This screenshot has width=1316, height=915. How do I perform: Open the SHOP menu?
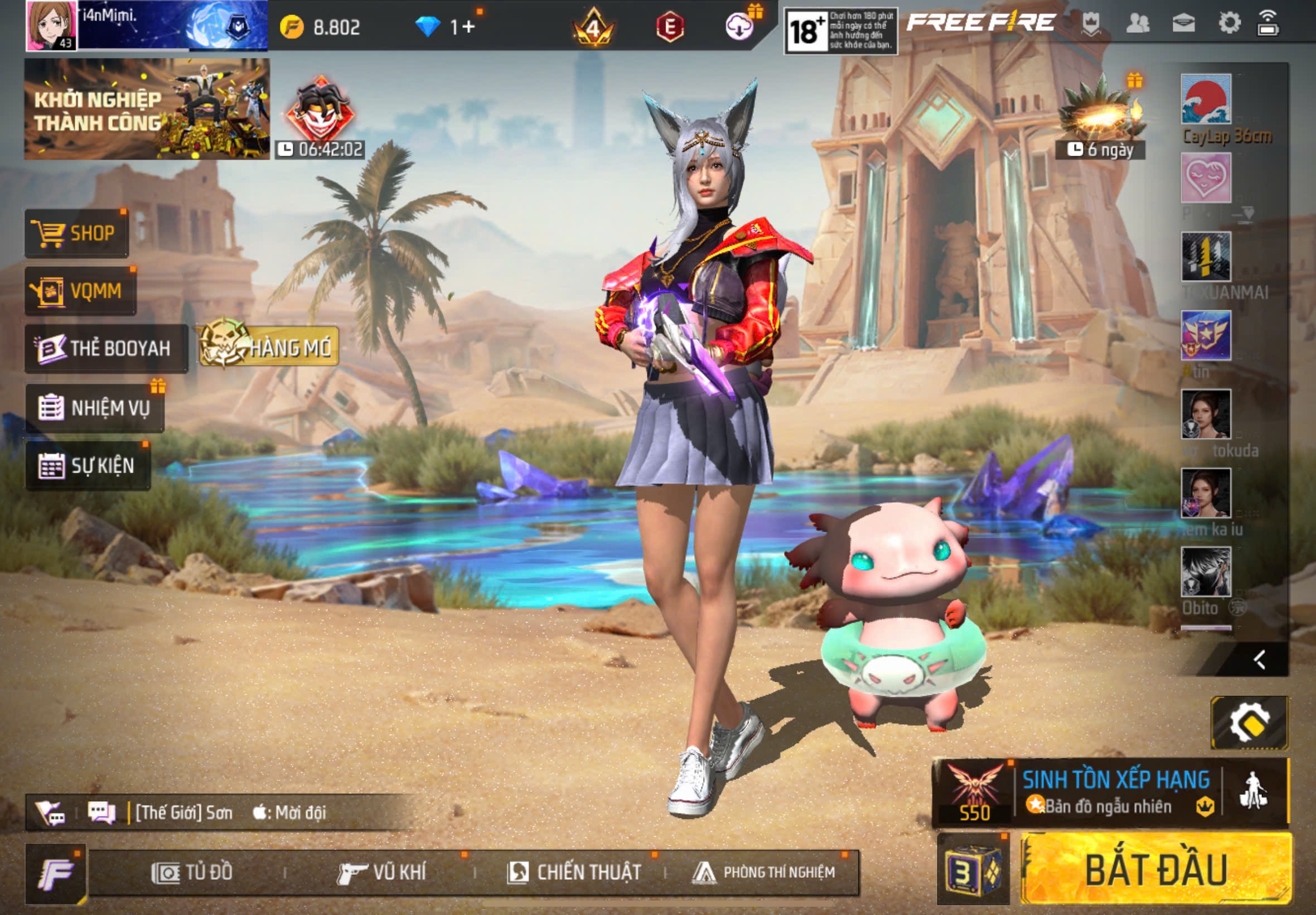76,233
